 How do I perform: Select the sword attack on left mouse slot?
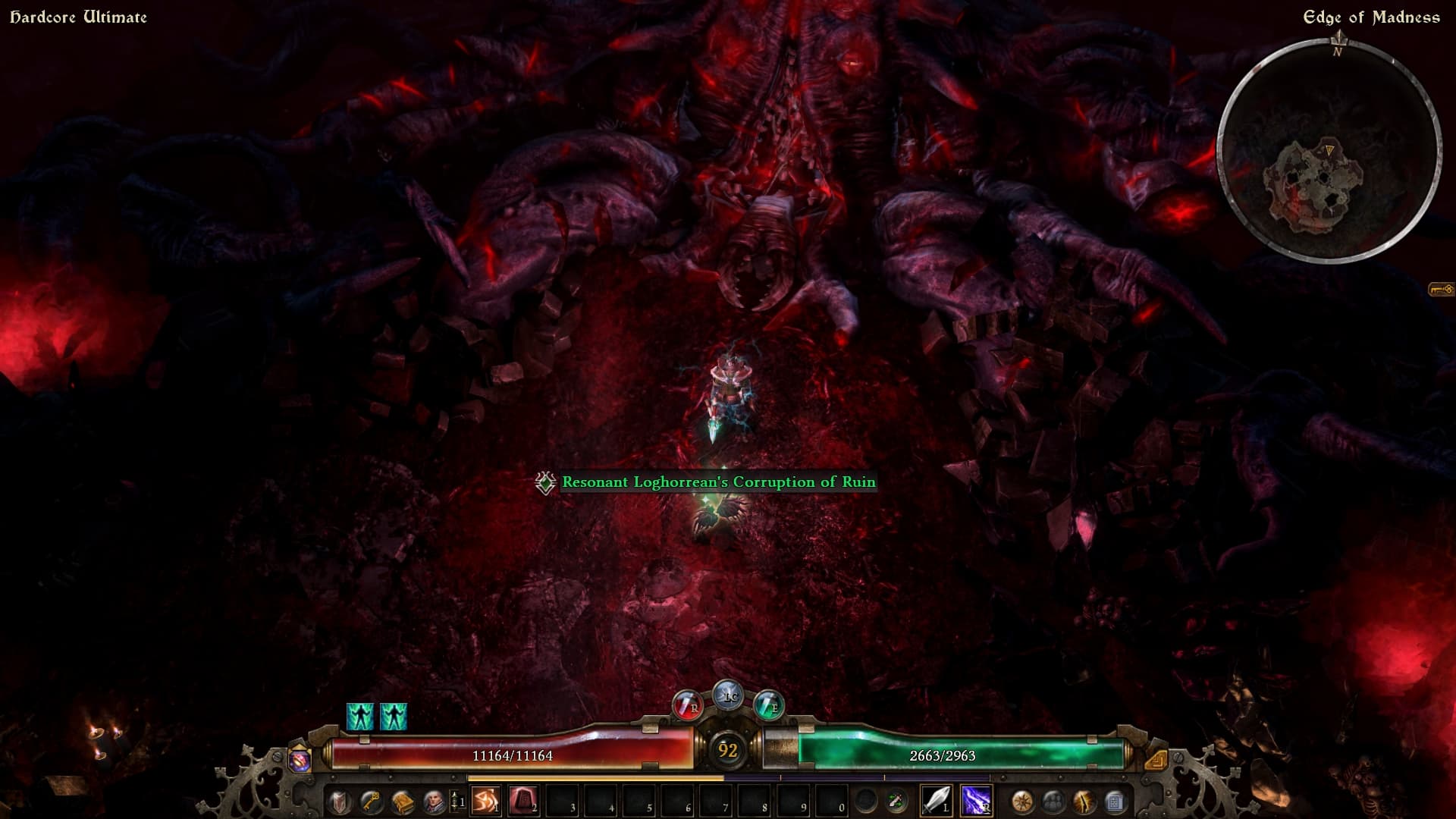pyautogui.click(x=936, y=801)
